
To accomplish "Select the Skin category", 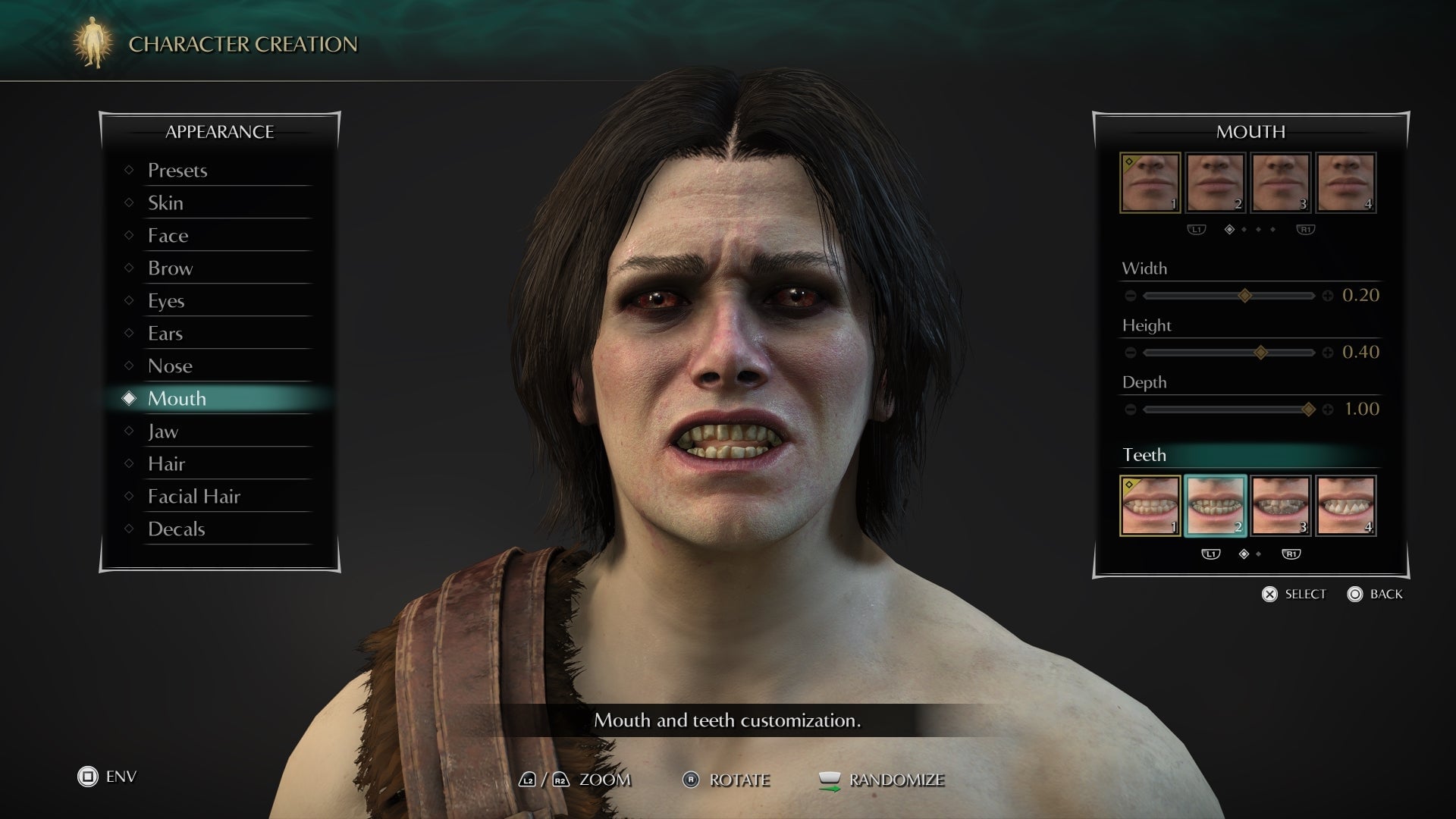I will [x=165, y=203].
